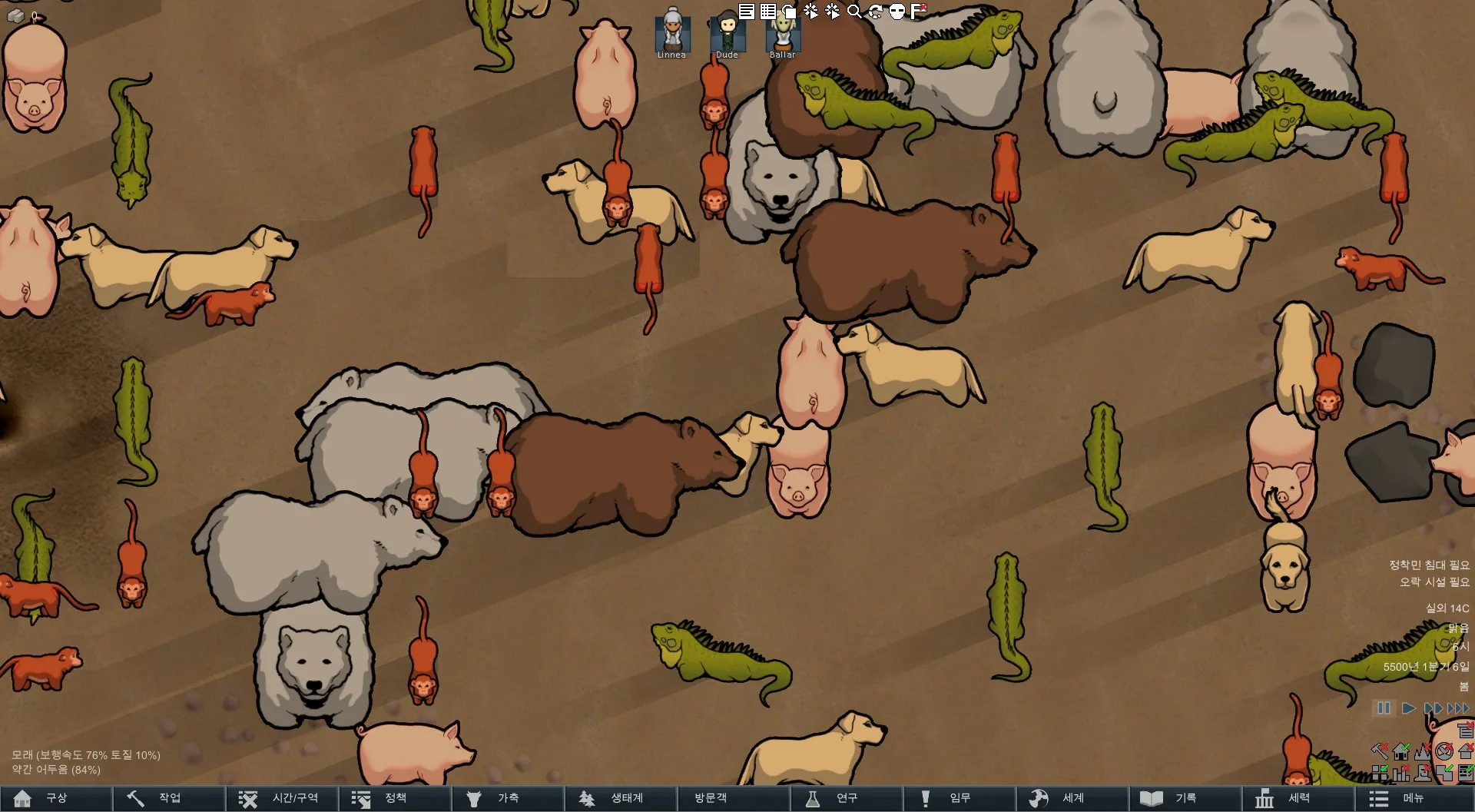
Task: Open the 시간/구역 schedule tab
Action: [x=281, y=798]
